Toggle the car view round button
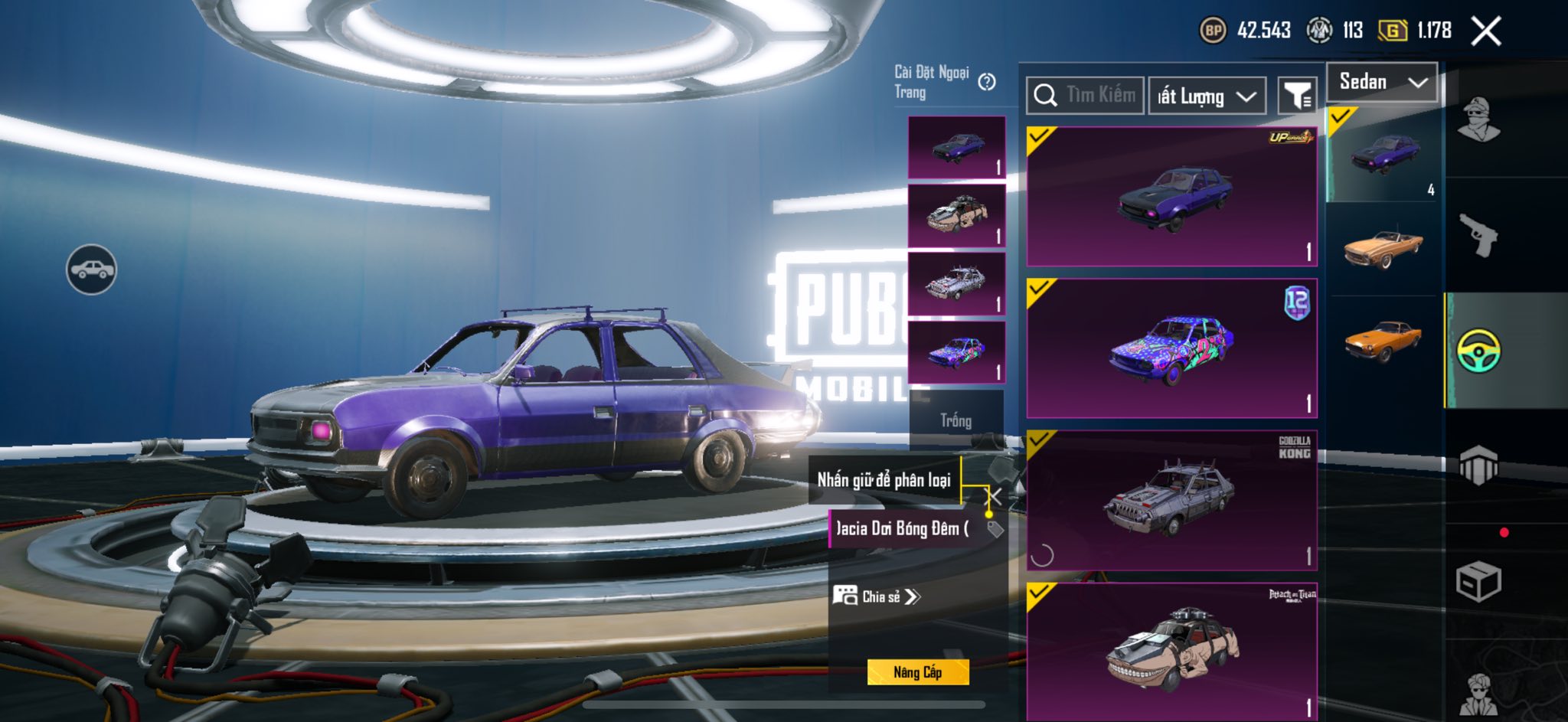This screenshot has height=722, width=1568. point(91,270)
